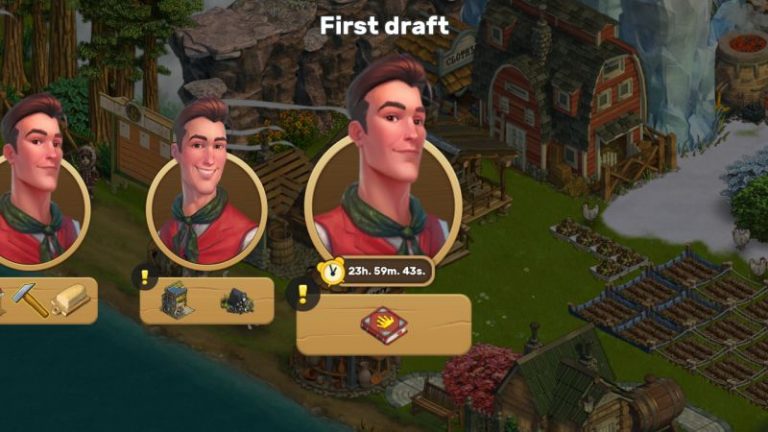Click the exclamation mark above the building and coal panel
This screenshot has height=432, width=768.
(x=145, y=276)
